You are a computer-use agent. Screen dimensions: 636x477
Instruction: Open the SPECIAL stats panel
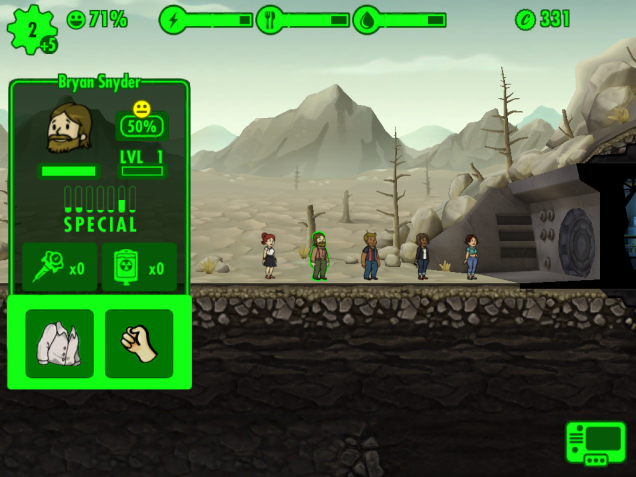[100, 208]
